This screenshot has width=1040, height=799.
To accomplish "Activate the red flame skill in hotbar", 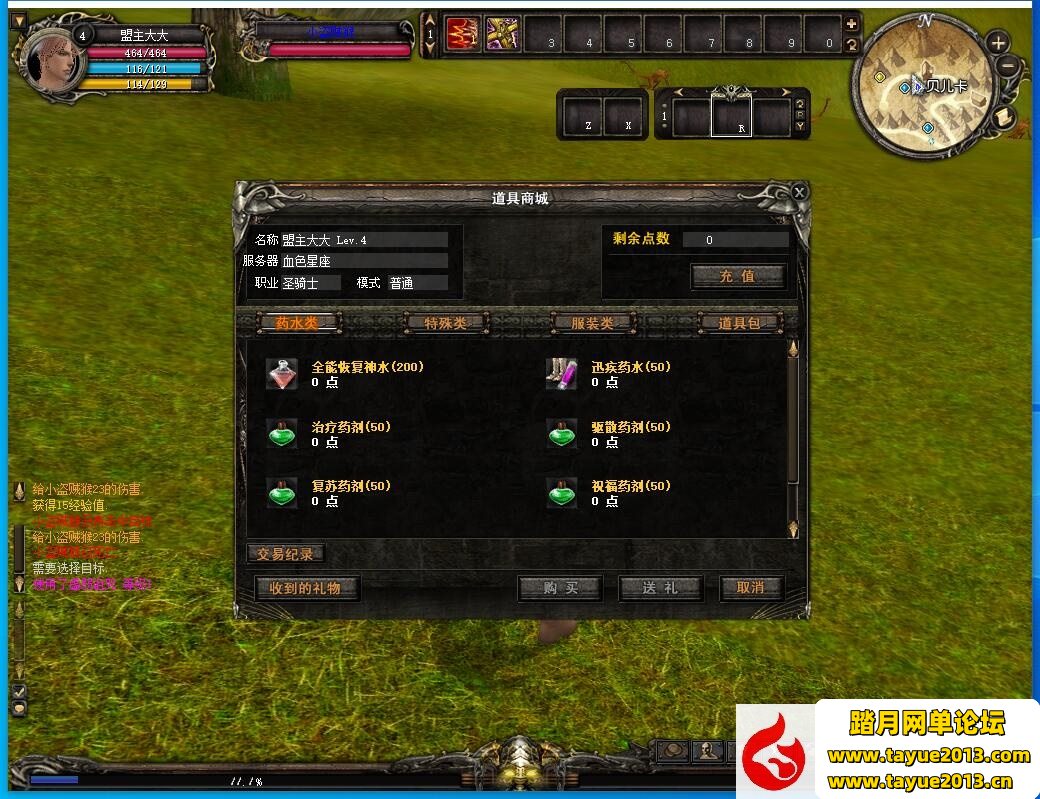I will coord(462,34).
